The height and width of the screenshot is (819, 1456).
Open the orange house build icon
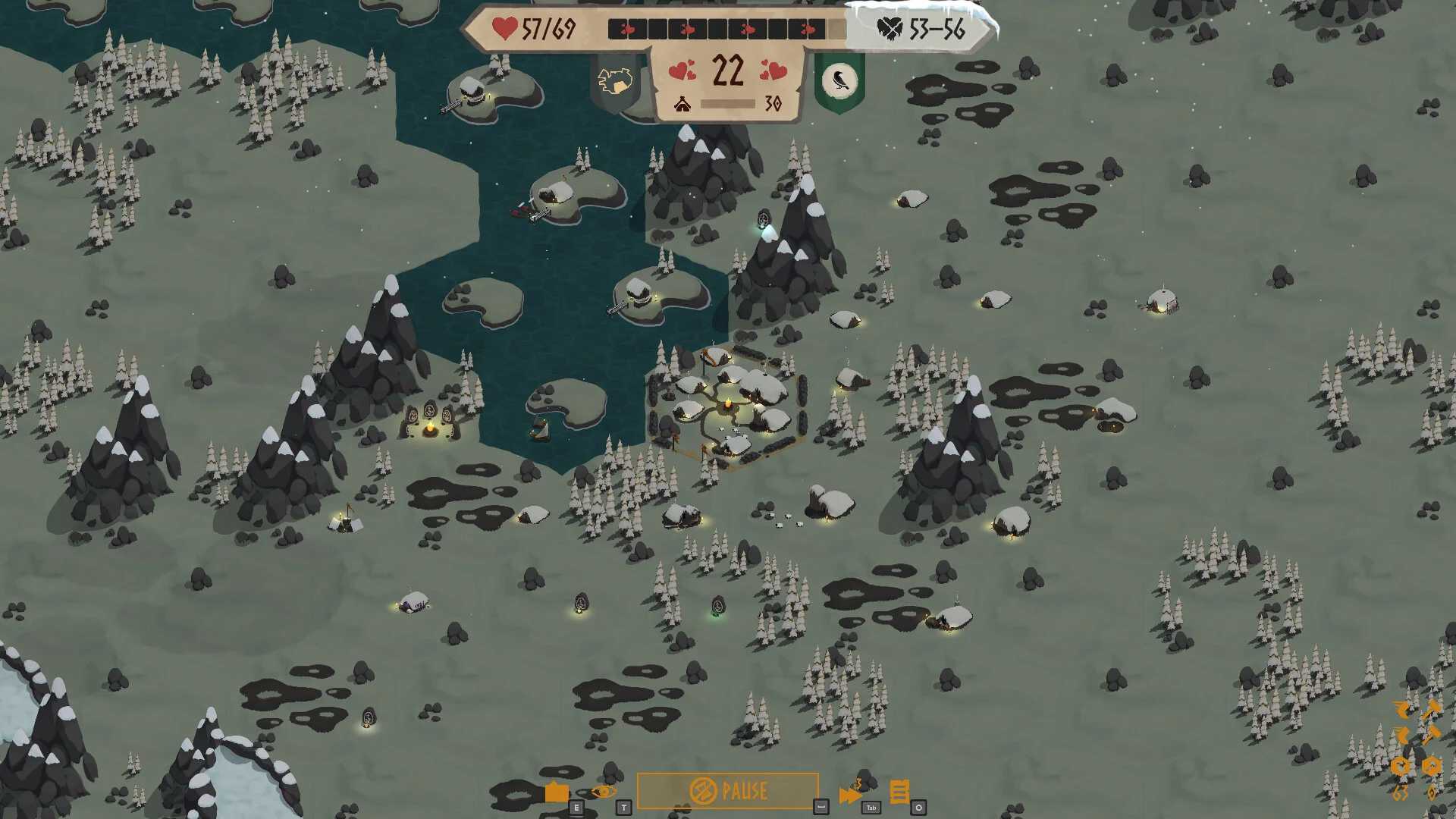point(557,792)
